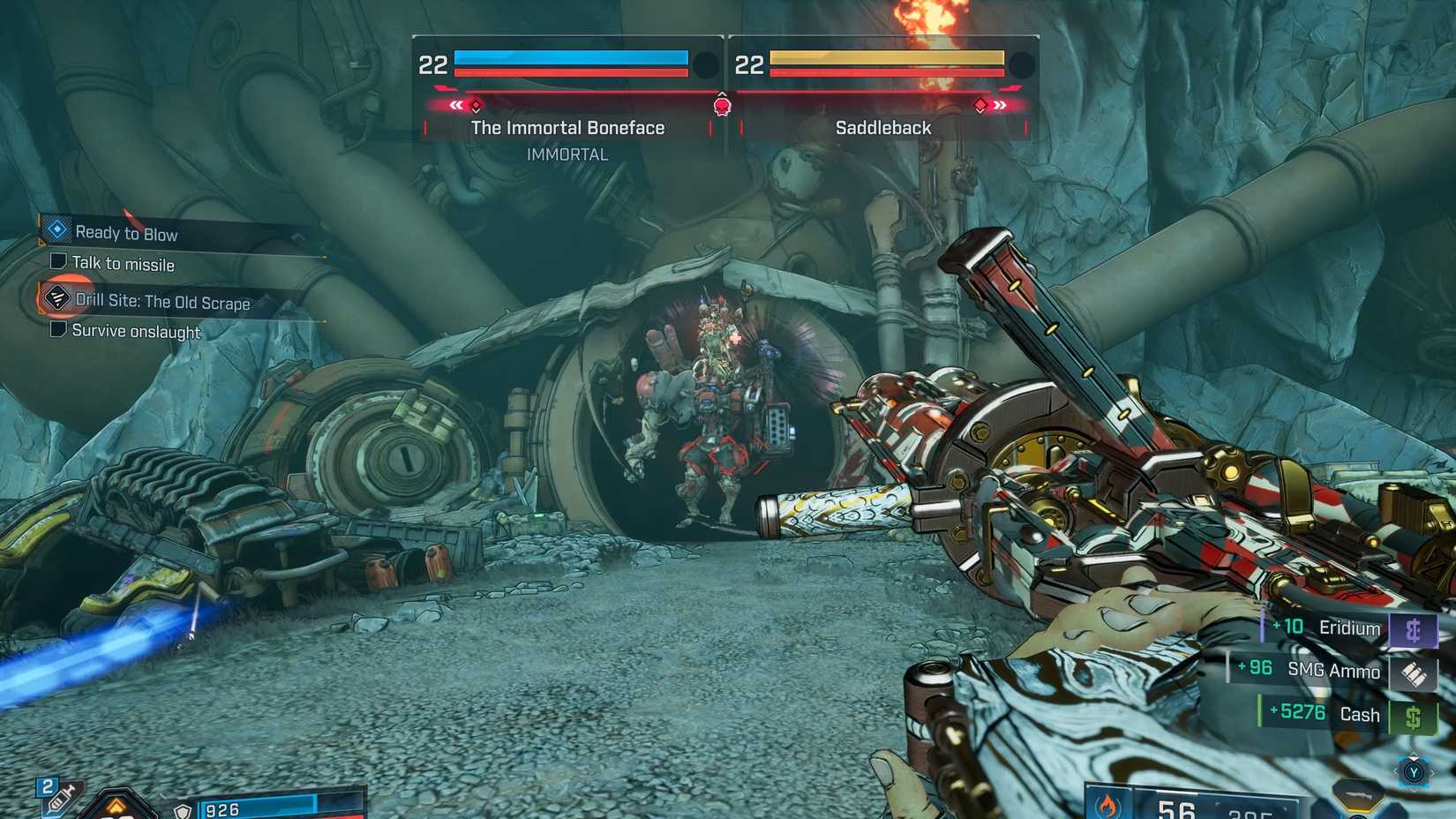Viewport: 1456px width, 819px height.
Task: Toggle the grenade count marker above the ability icon
Action: (46, 785)
